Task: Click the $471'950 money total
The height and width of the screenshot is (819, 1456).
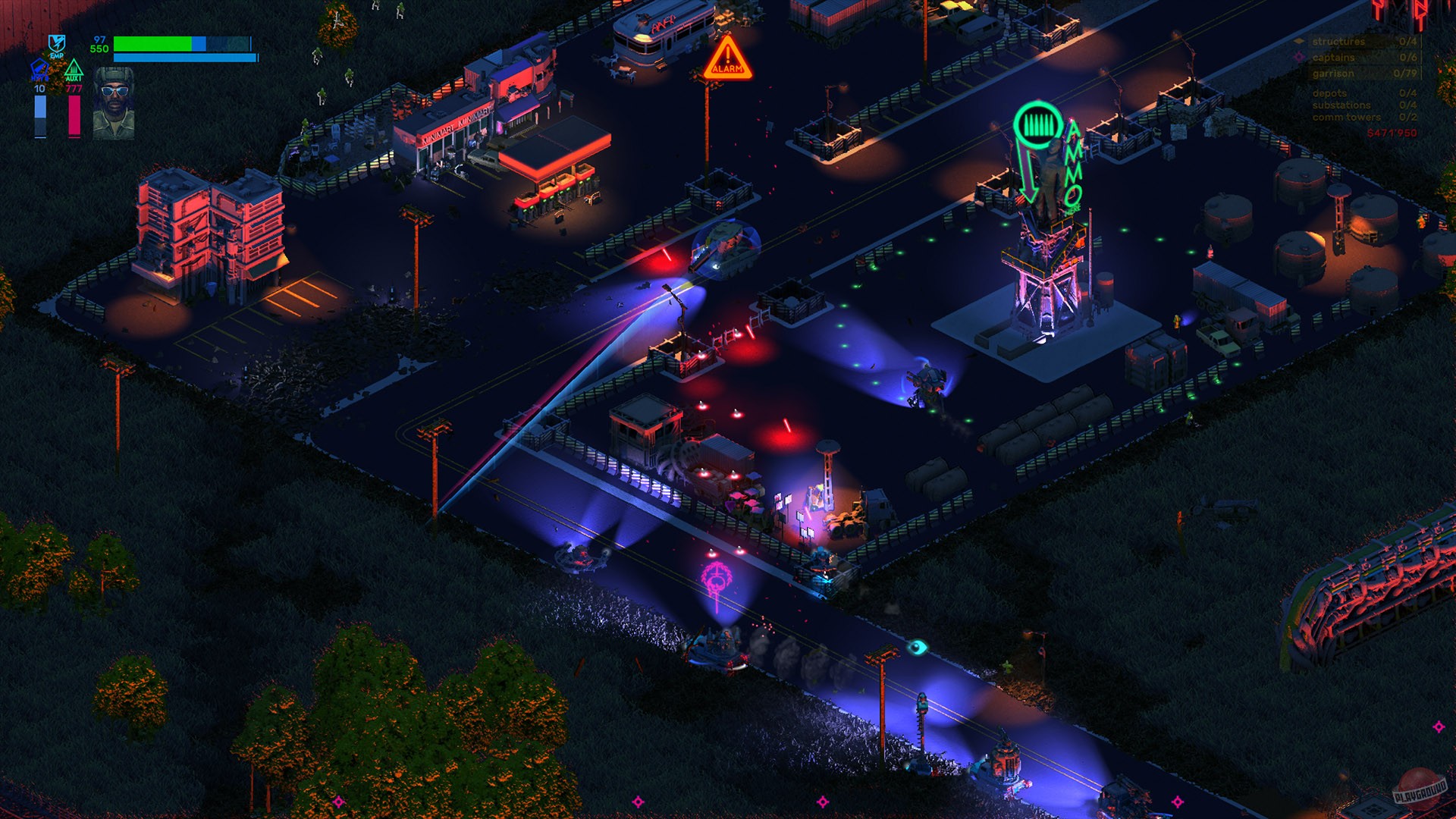Action: [1392, 132]
